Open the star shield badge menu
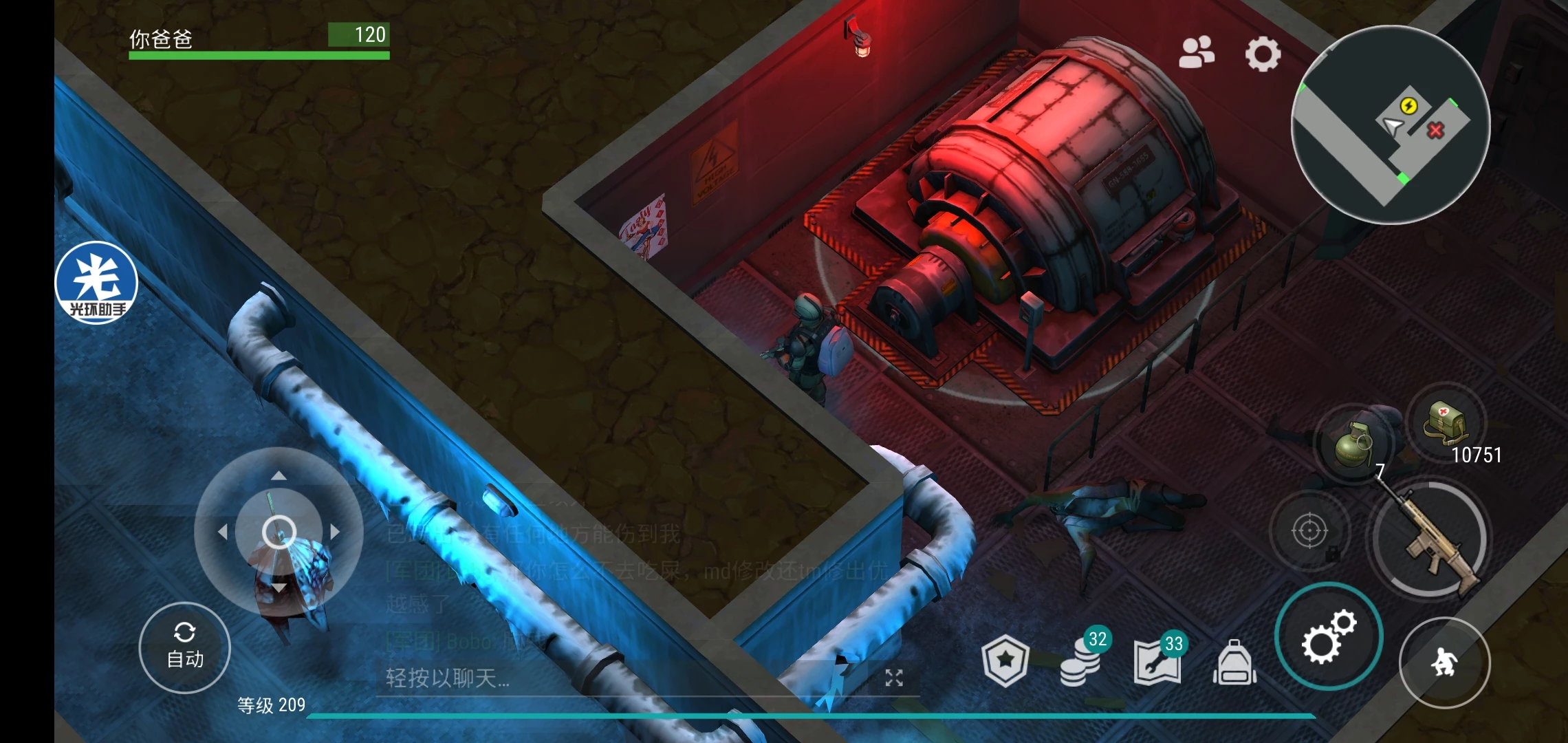Screen dimensions: 1568x743 pyautogui.click(x=1005, y=660)
